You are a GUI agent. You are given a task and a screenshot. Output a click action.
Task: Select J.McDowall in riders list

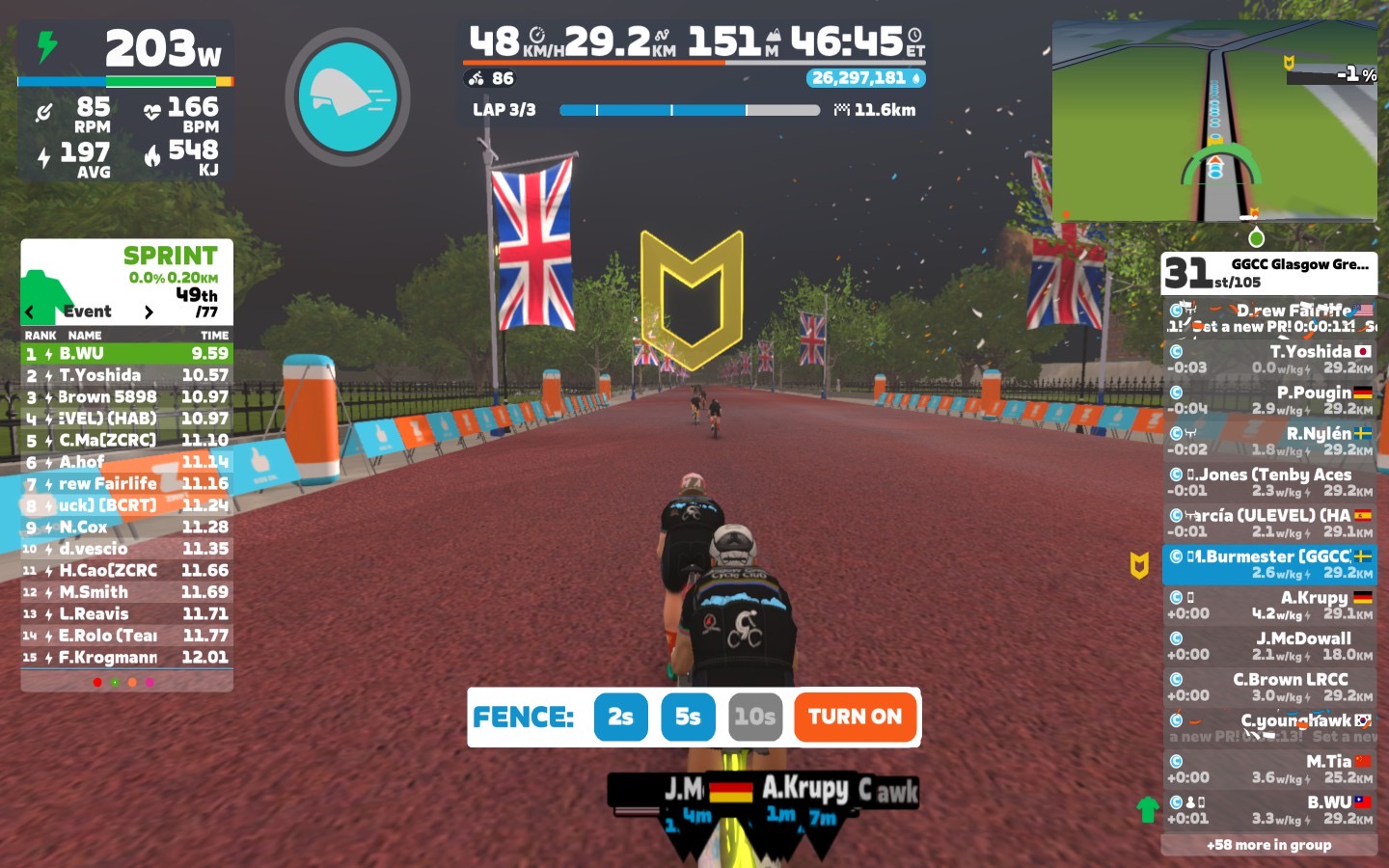(x=1268, y=646)
